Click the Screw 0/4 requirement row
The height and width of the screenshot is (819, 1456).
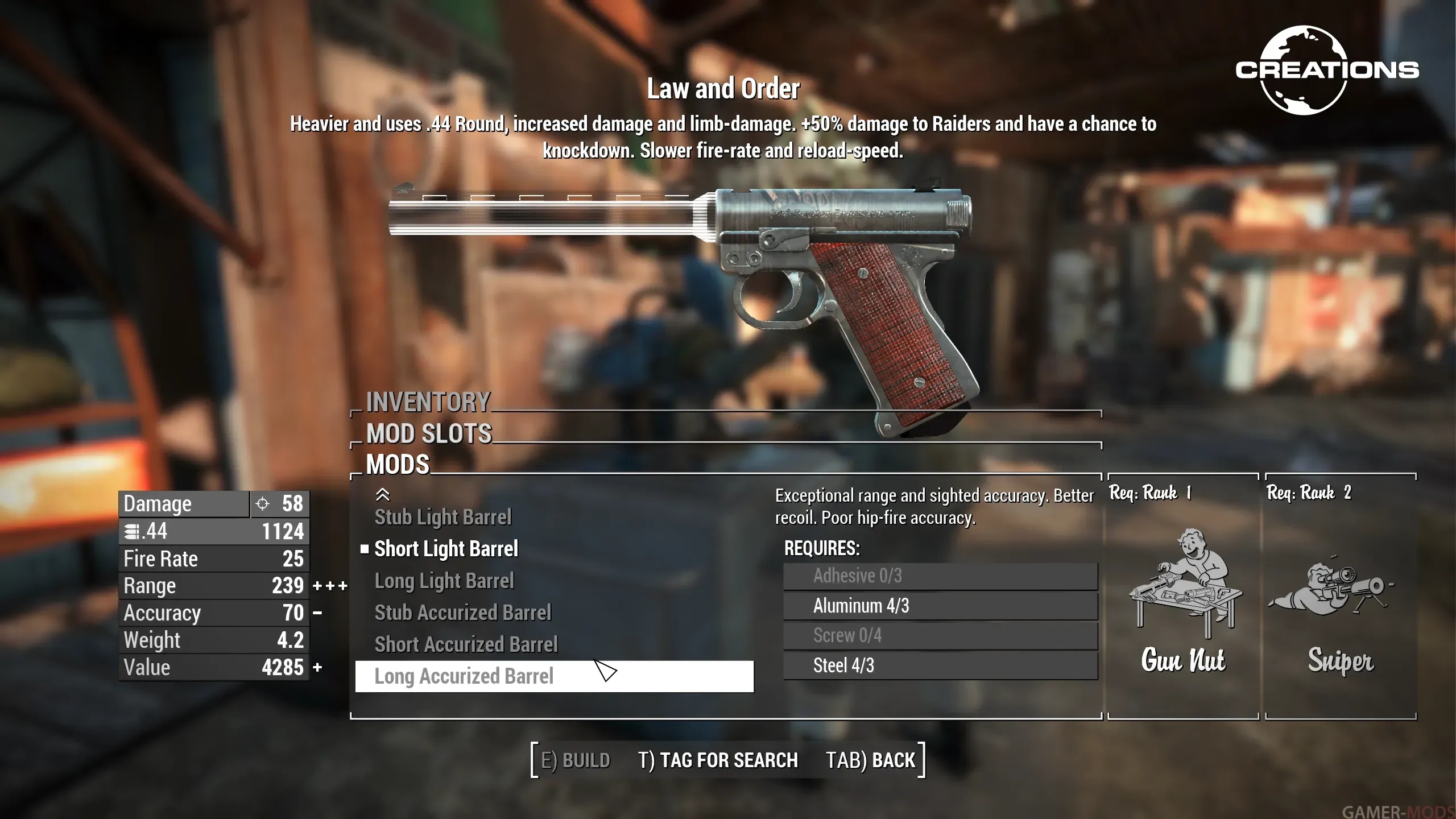pyautogui.click(x=940, y=635)
